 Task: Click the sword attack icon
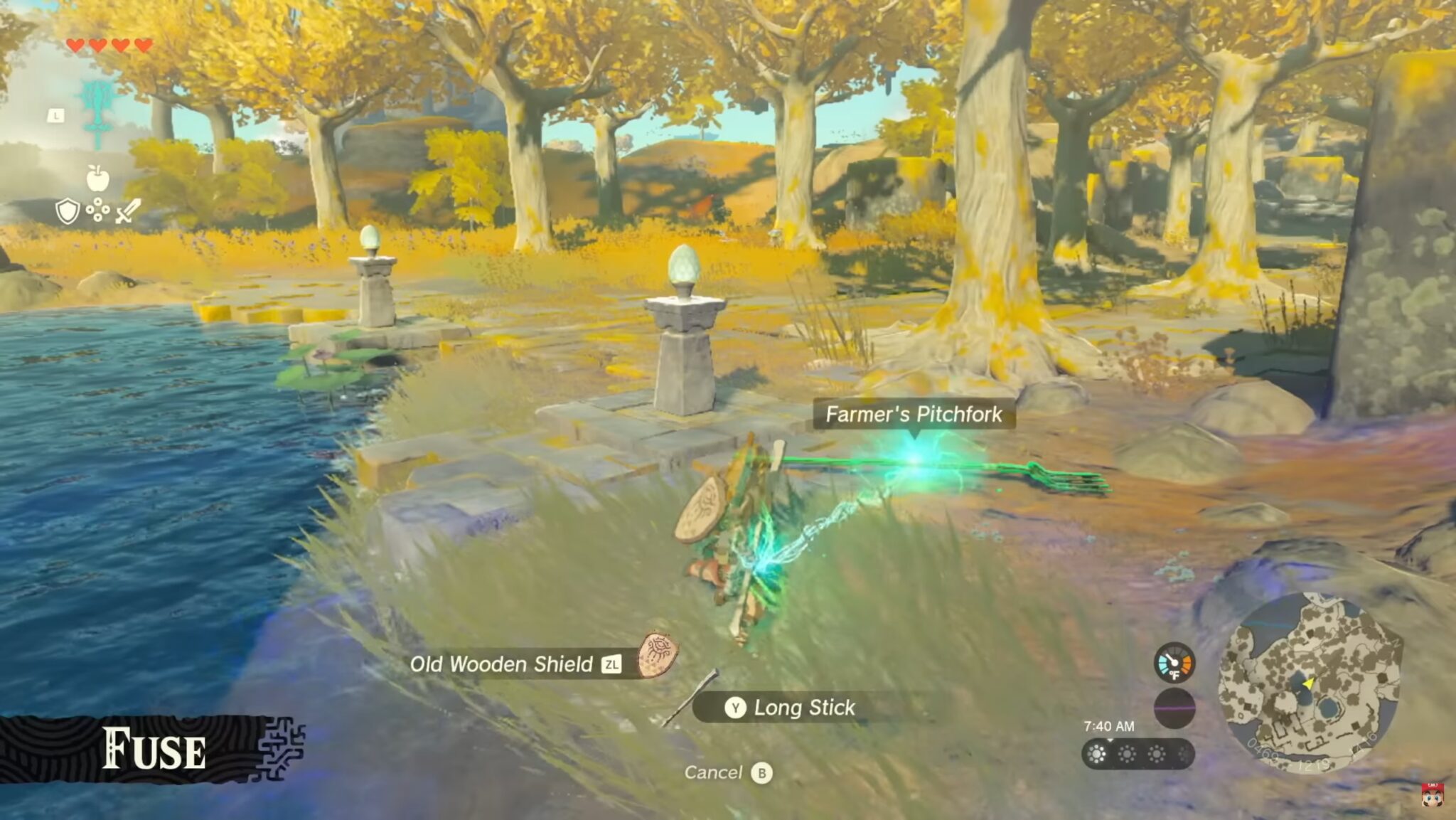pos(127,211)
